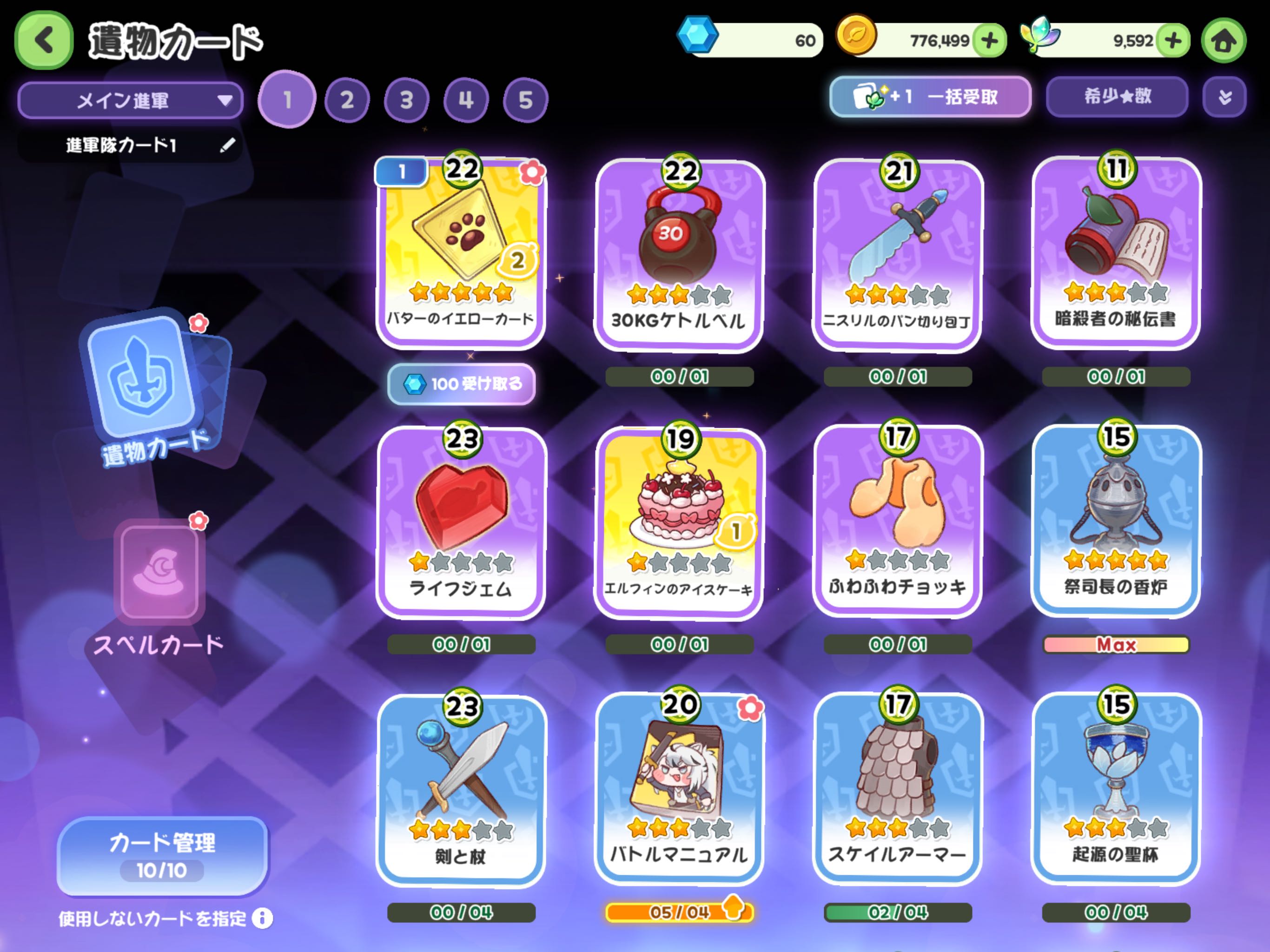Go back with the green arrow button
Image resolution: width=1270 pixels, height=952 pixels.
[44, 40]
